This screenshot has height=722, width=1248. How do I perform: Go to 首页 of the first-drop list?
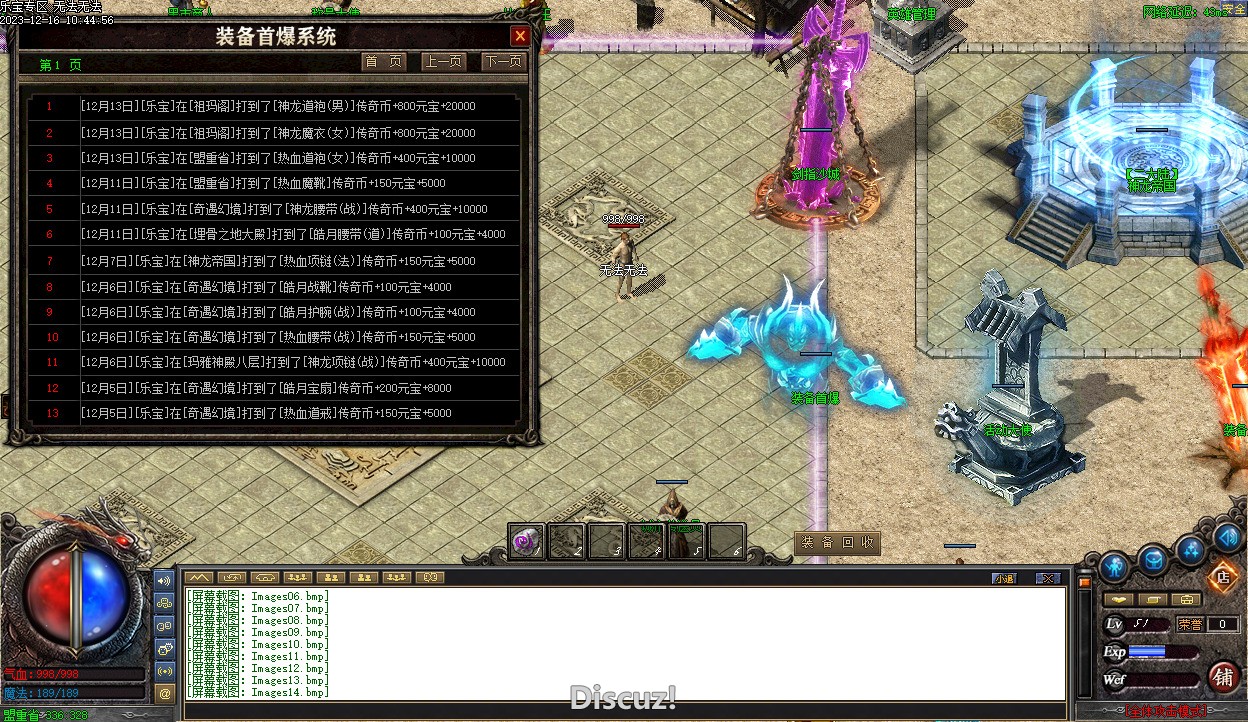pos(384,62)
